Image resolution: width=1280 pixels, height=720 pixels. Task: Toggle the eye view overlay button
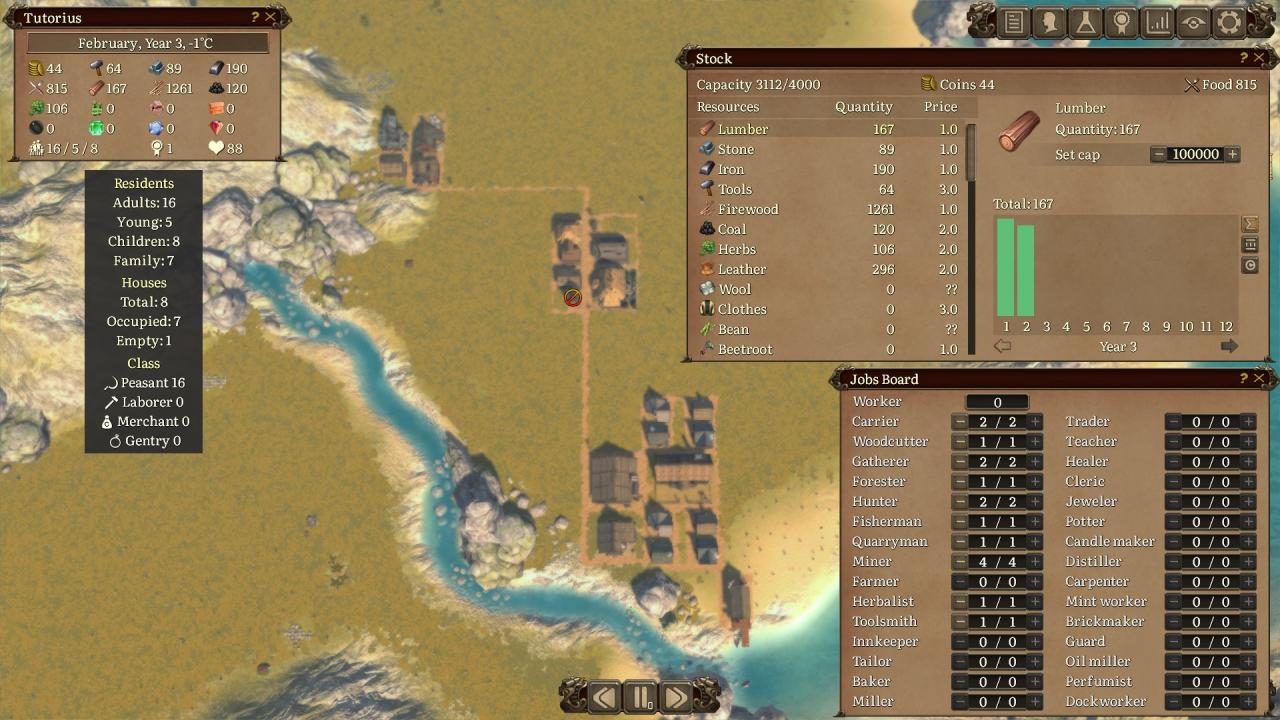click(x=1193, y=22)
